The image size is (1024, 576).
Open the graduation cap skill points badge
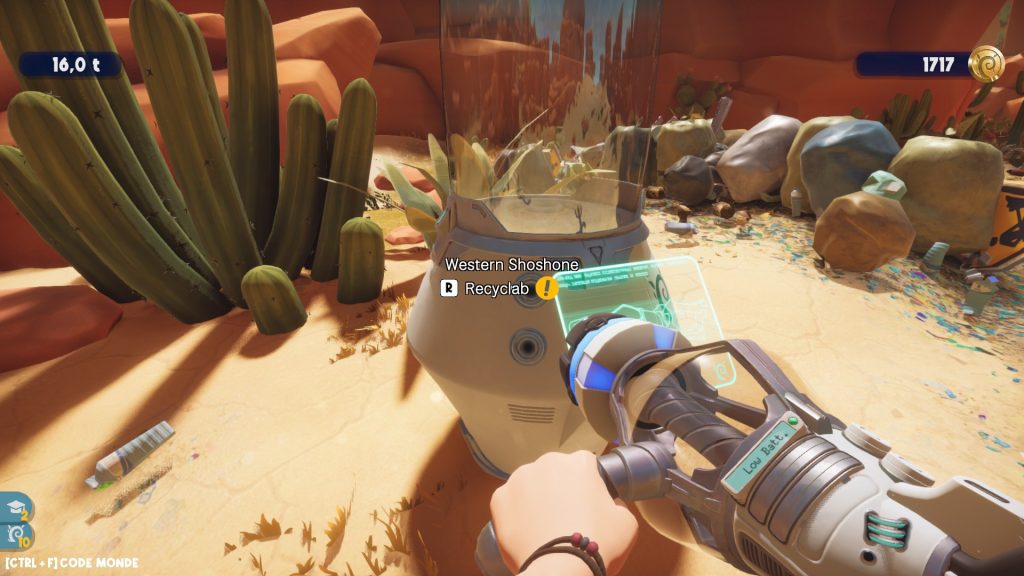point(17,507)
